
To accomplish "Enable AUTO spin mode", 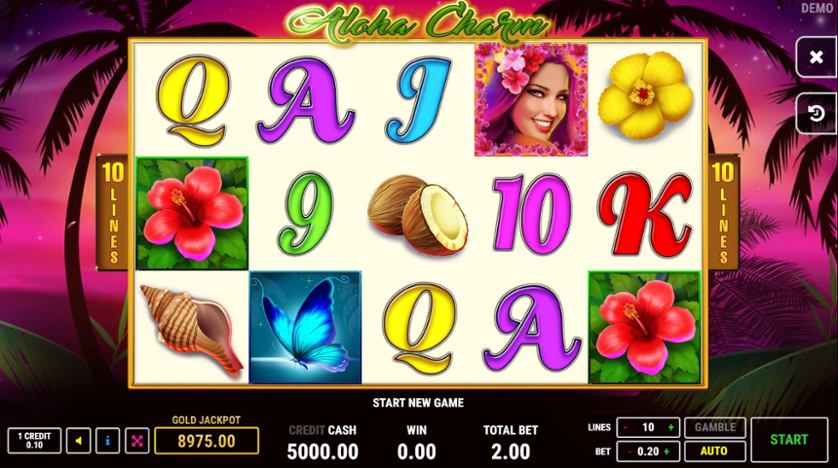I will (x=713, y=450).
